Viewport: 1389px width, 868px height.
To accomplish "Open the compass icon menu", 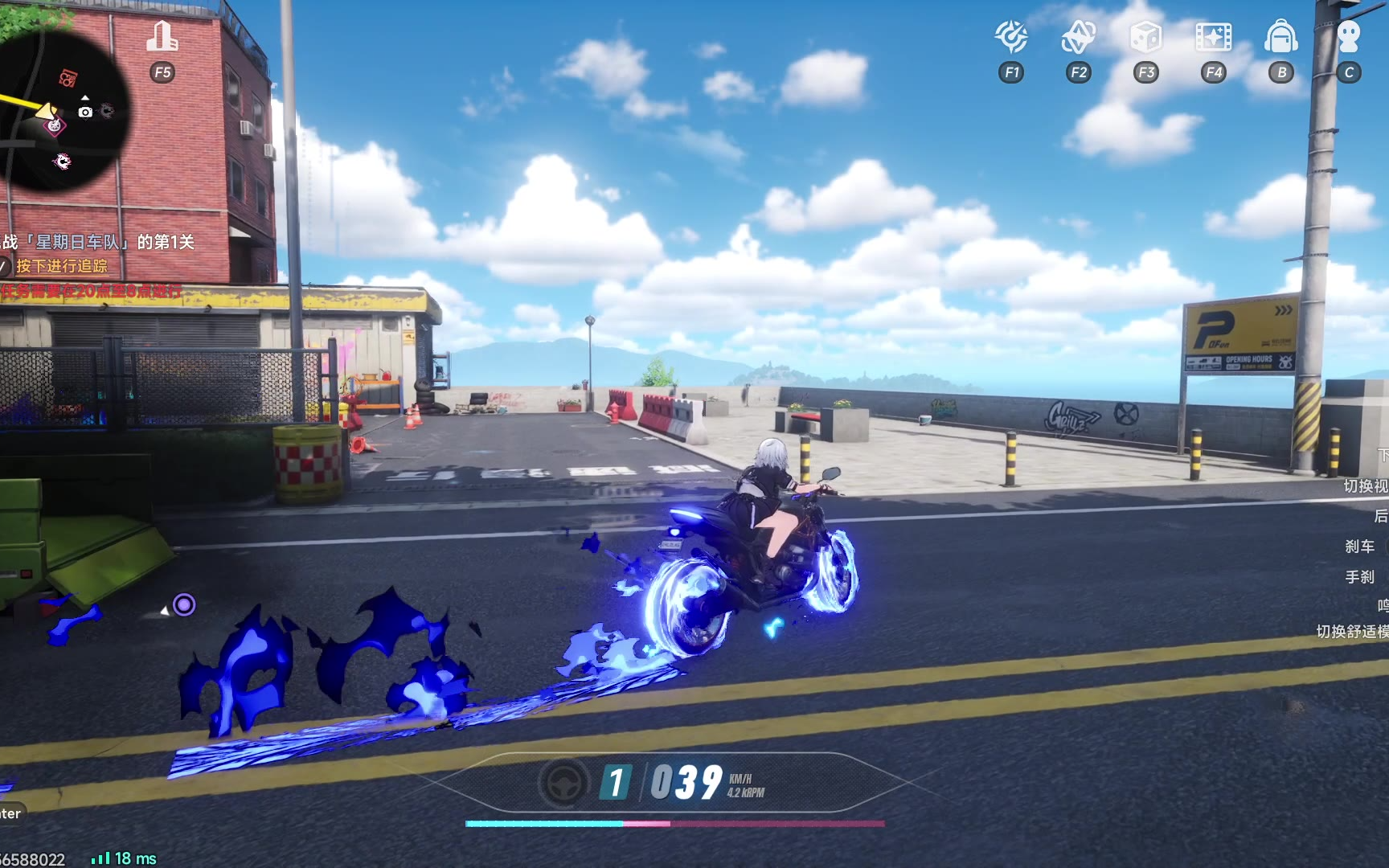I will [x=1011, y=37].
